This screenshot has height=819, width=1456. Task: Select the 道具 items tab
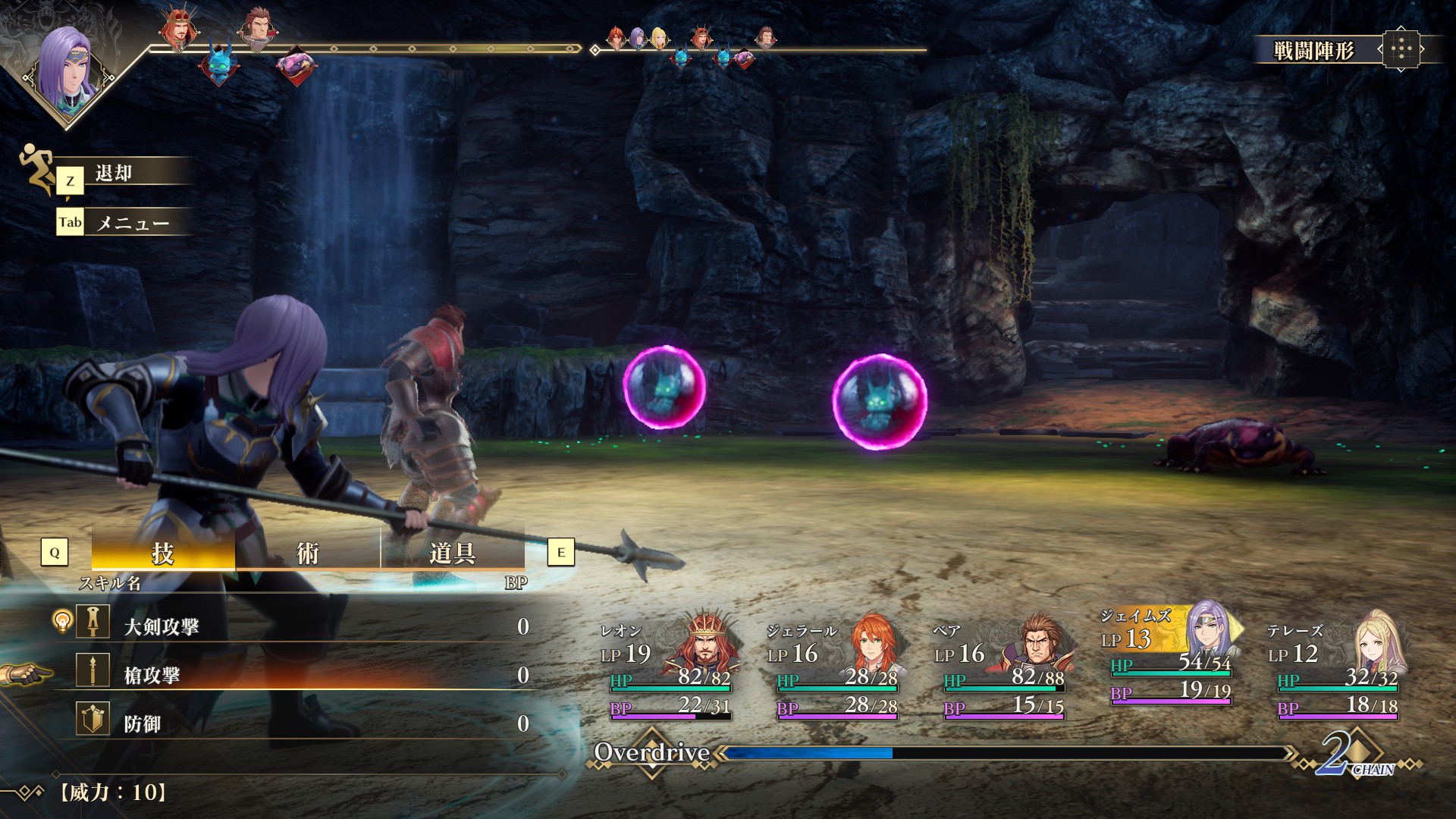point(452,553)
